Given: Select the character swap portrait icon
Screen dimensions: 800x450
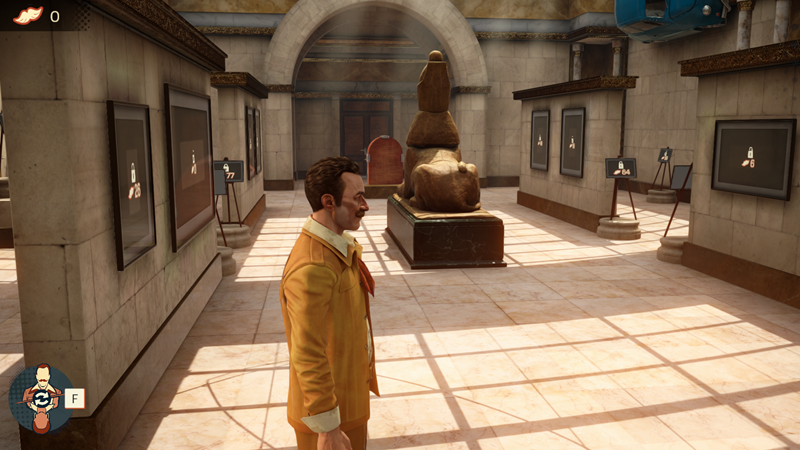Looking at the screenshot, I should 40,398.
